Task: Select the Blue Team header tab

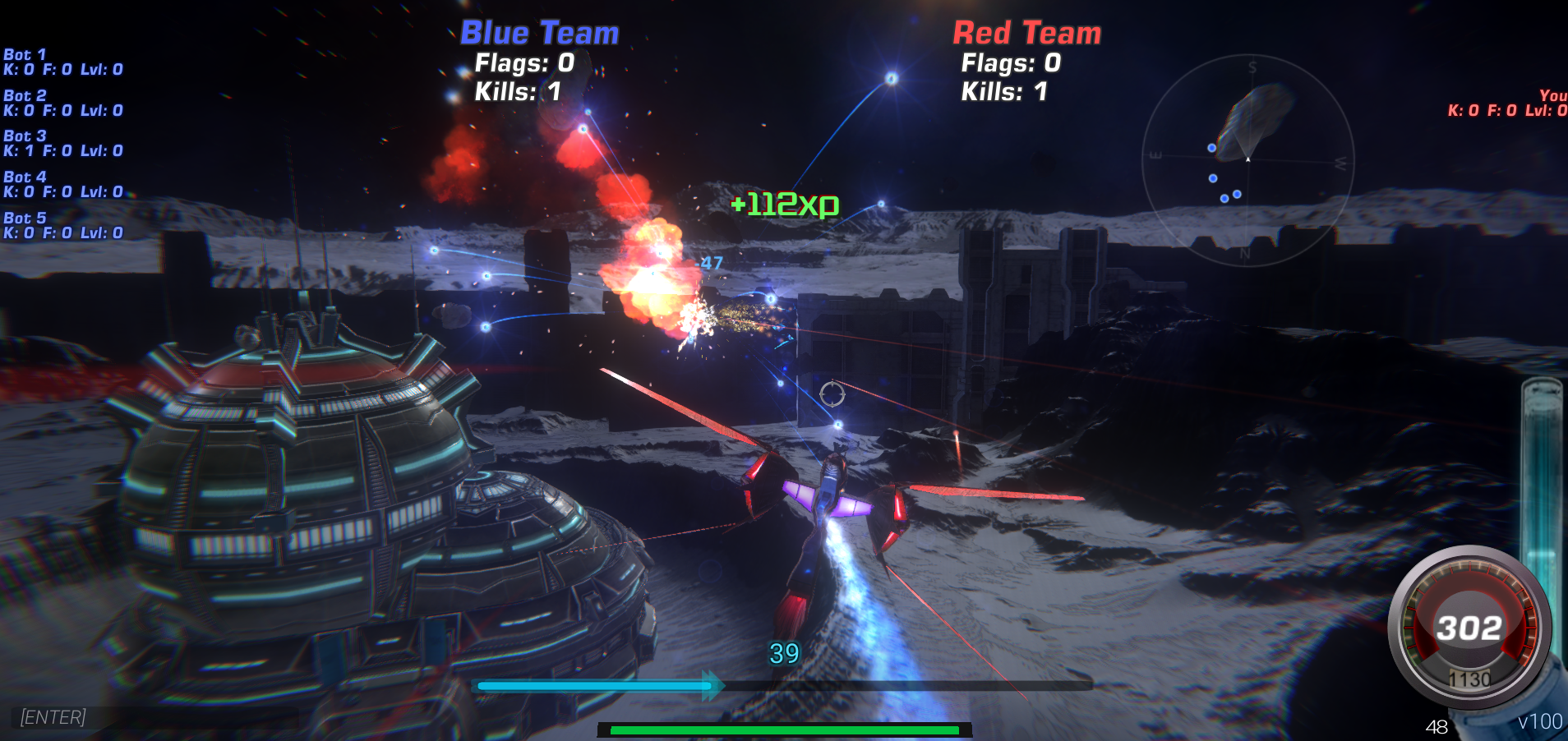Action: coord(538,32)
